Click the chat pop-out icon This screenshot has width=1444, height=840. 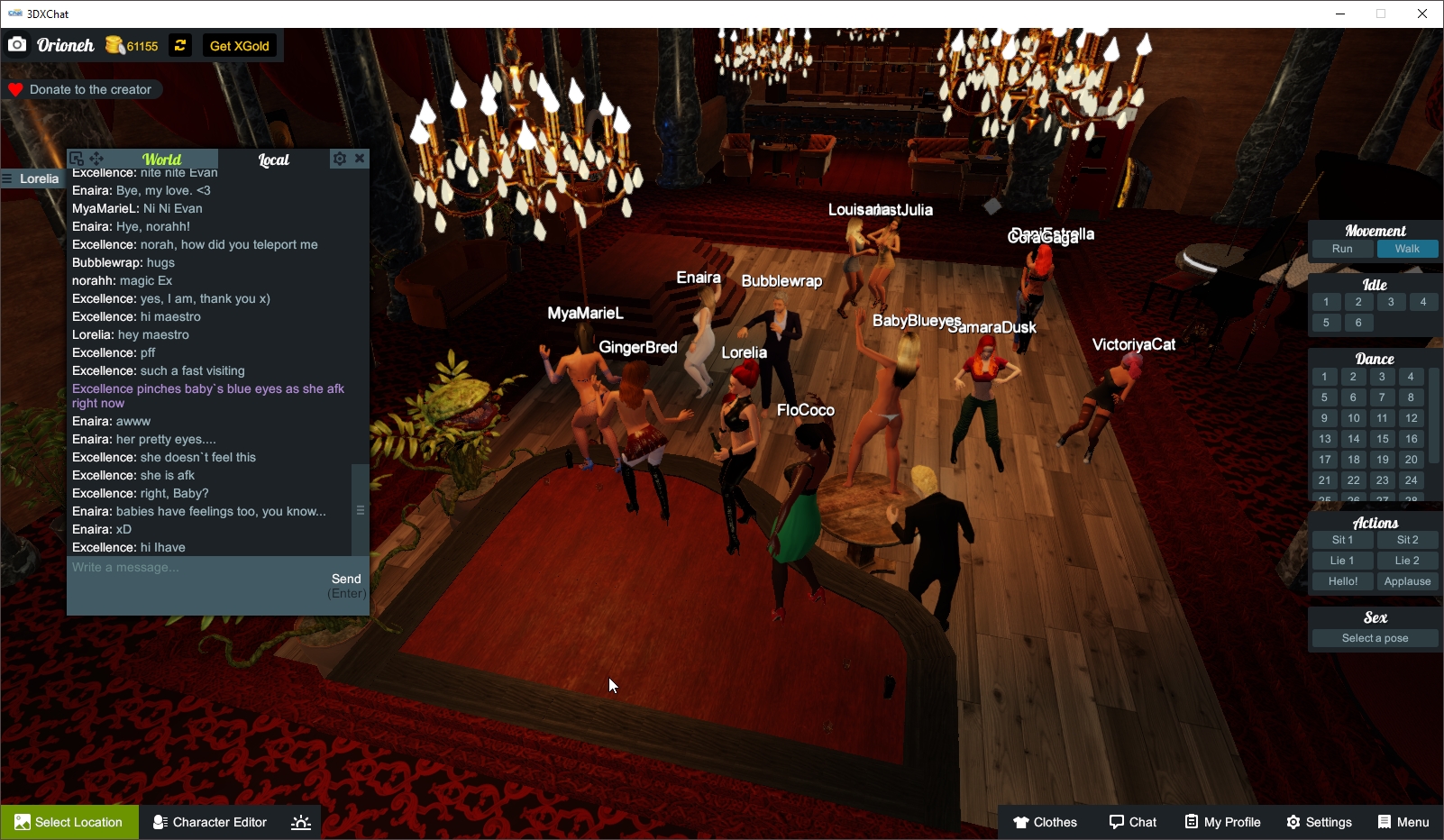coord(78,158)
